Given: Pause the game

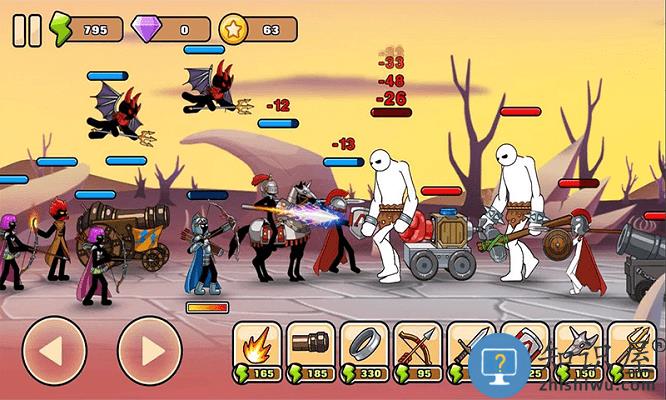Looking at the screenshot, I should tap(27, 30).
